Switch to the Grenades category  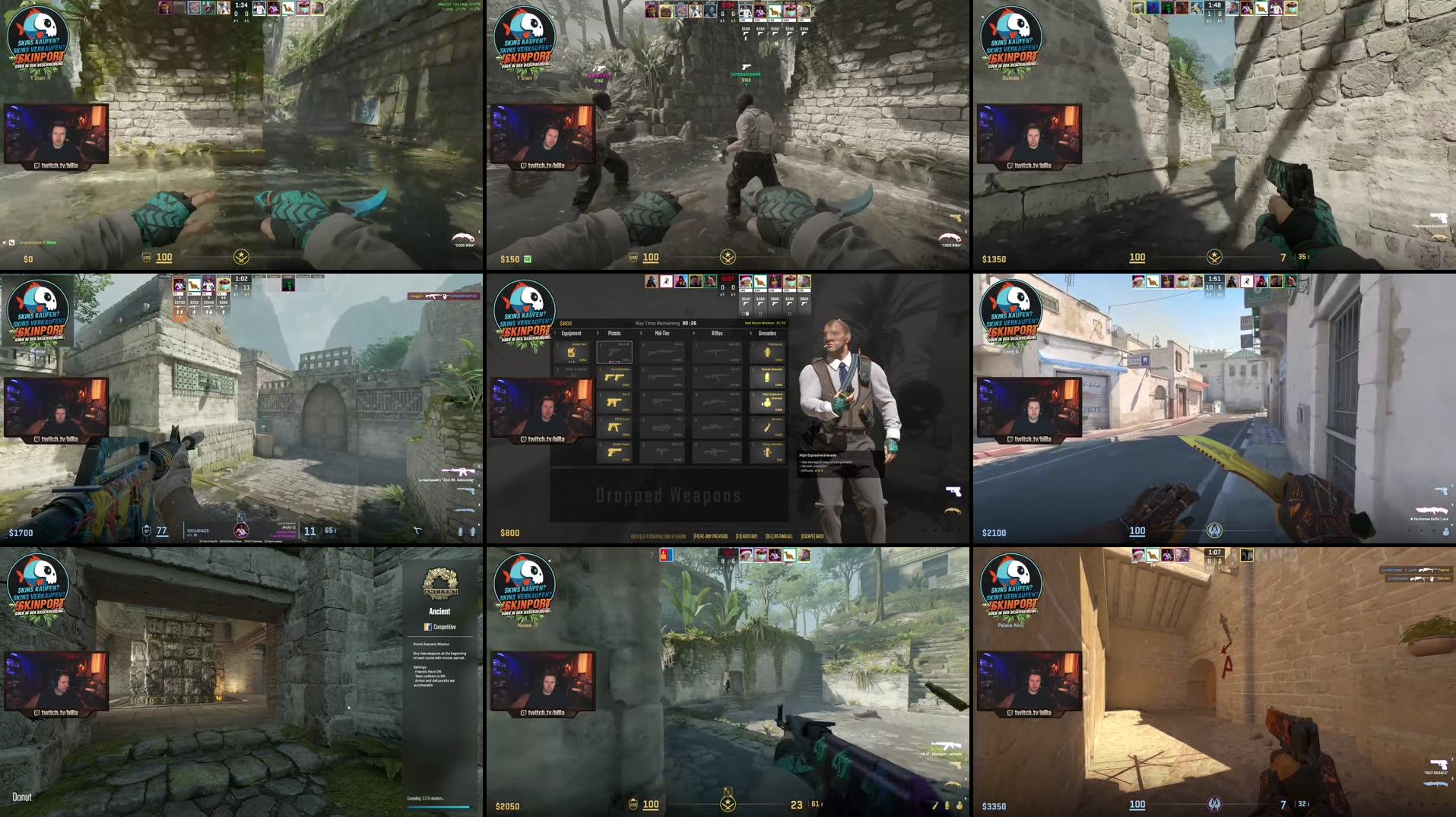767,333
